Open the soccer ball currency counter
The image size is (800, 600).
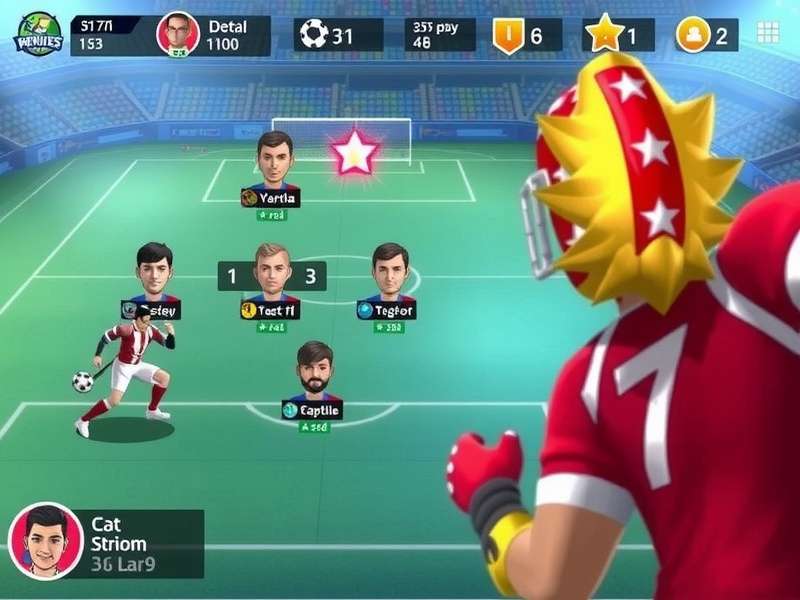[x=327, y=35]
